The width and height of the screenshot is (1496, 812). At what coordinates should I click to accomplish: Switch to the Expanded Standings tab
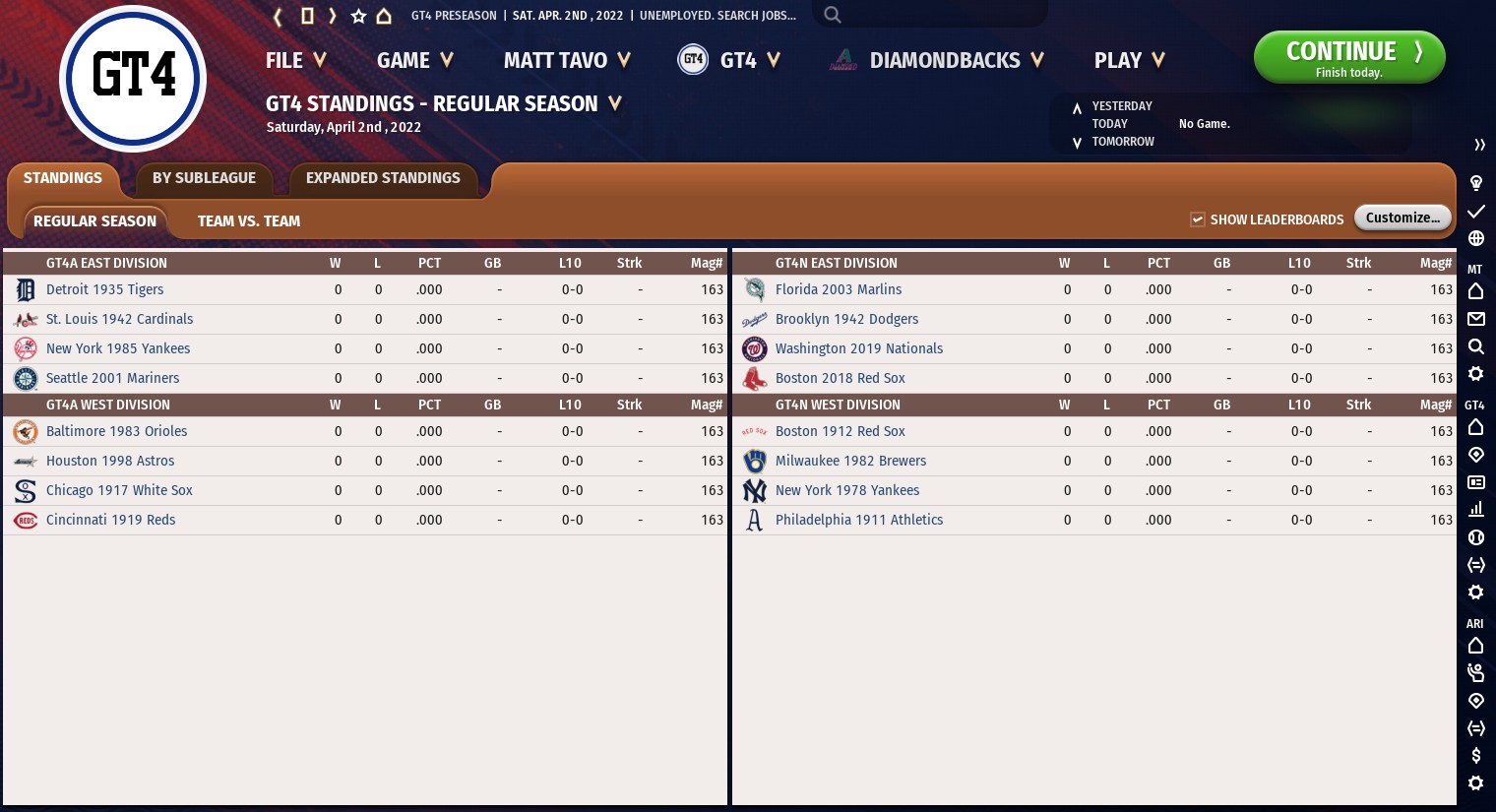383,178
